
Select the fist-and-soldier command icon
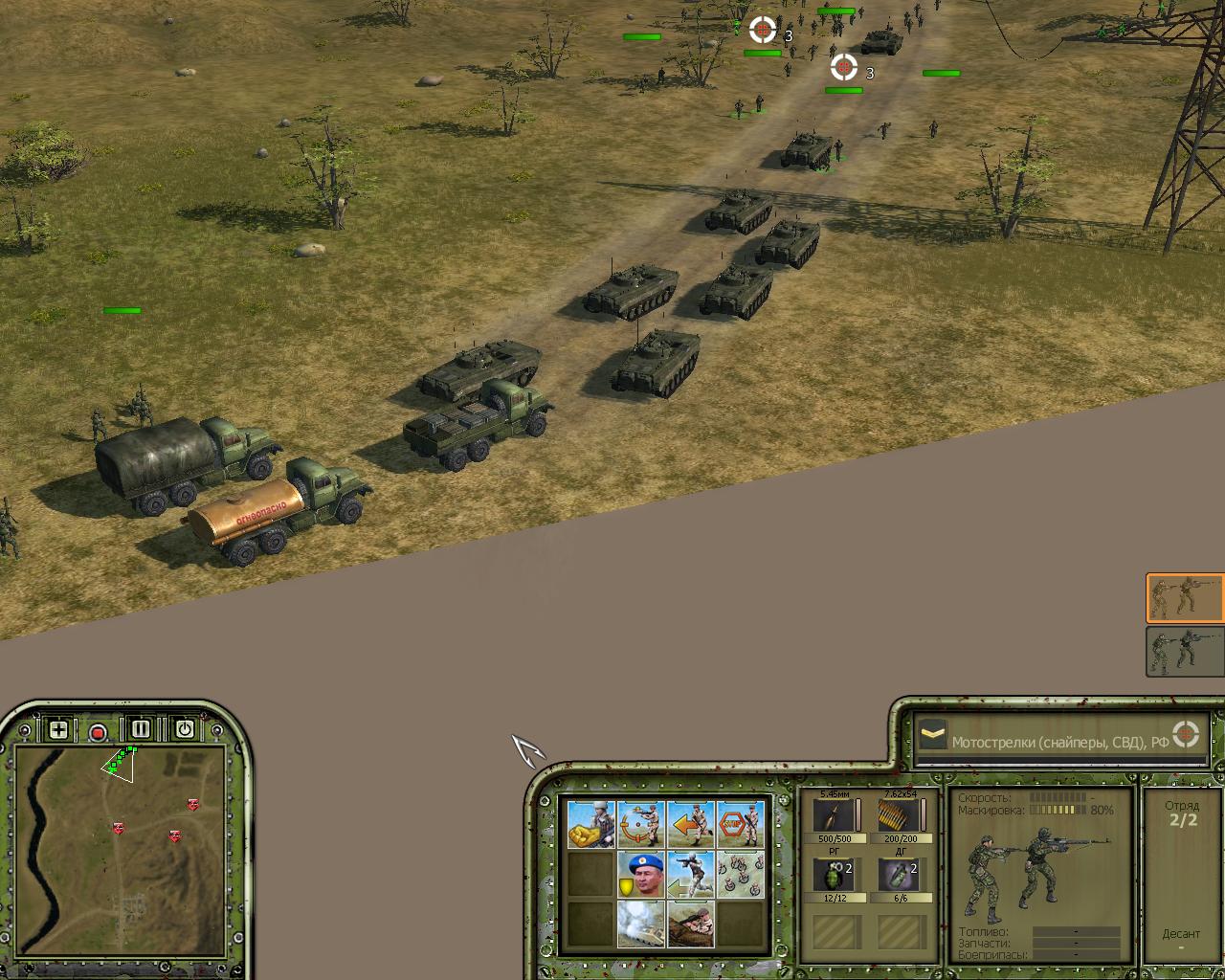[590, 824]
